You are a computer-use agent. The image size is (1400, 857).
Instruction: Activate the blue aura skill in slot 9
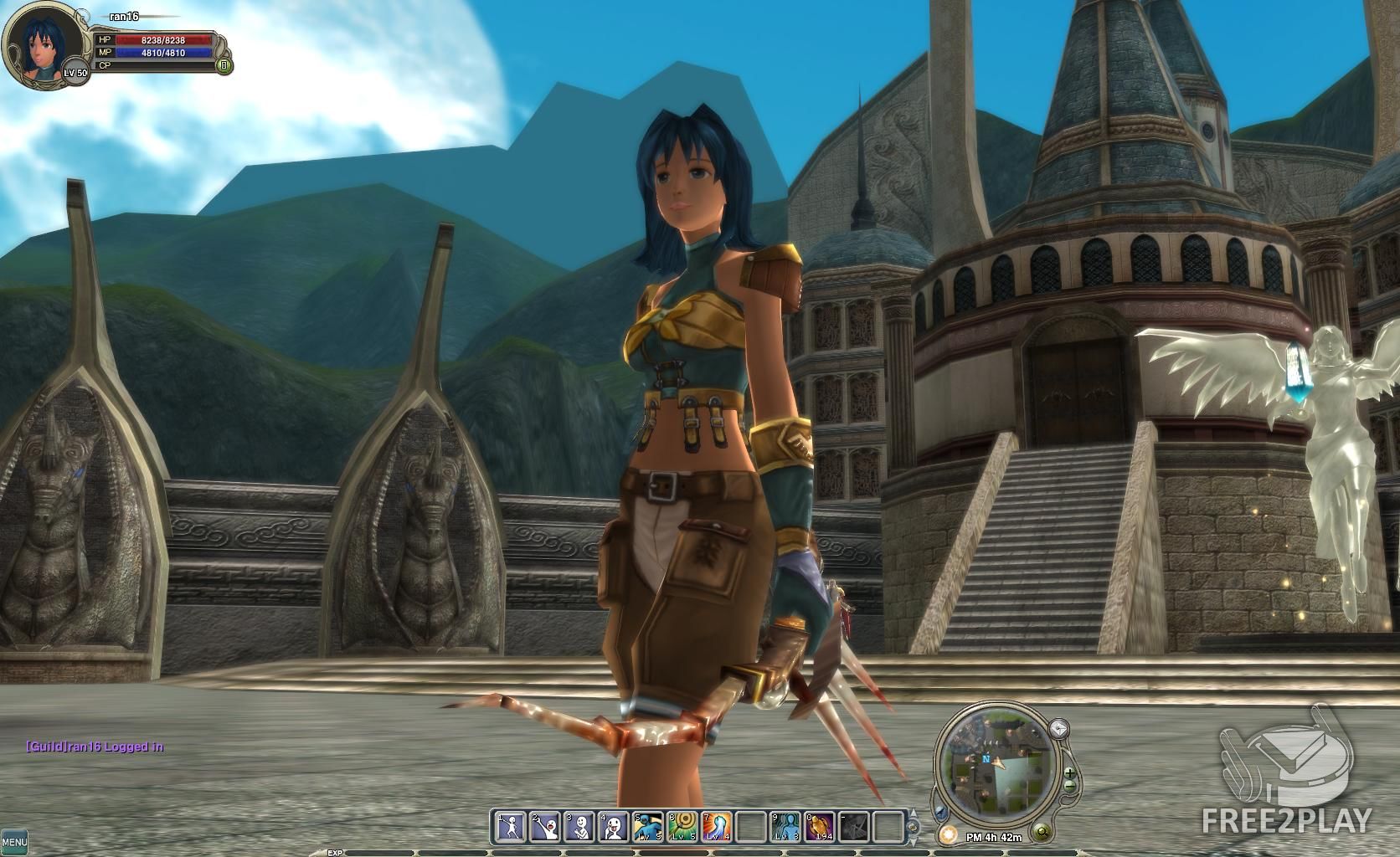click(x=785, y=827)
